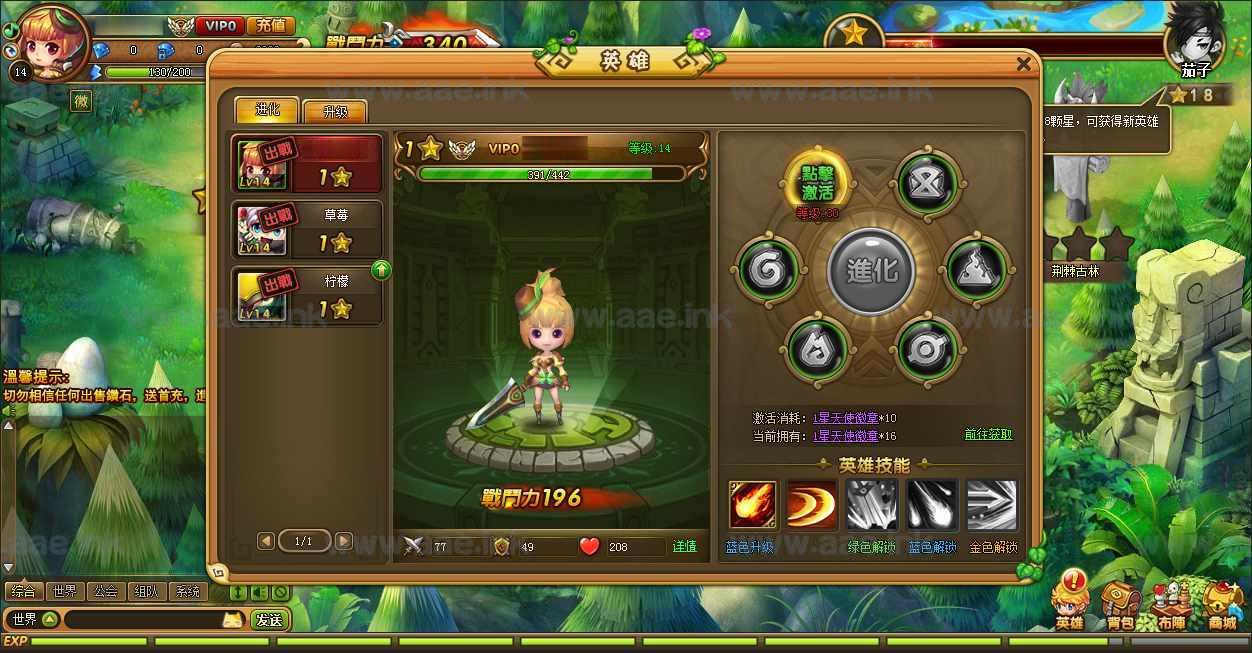Switch to the 升级 tab
1252x653 pixels.
[334, 111]
